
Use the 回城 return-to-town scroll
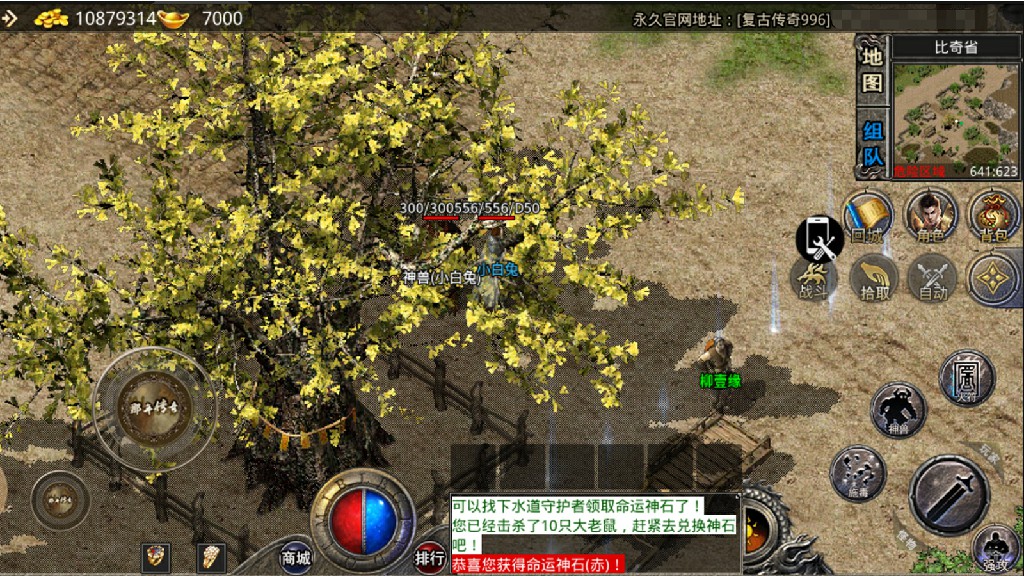[868, 216]
